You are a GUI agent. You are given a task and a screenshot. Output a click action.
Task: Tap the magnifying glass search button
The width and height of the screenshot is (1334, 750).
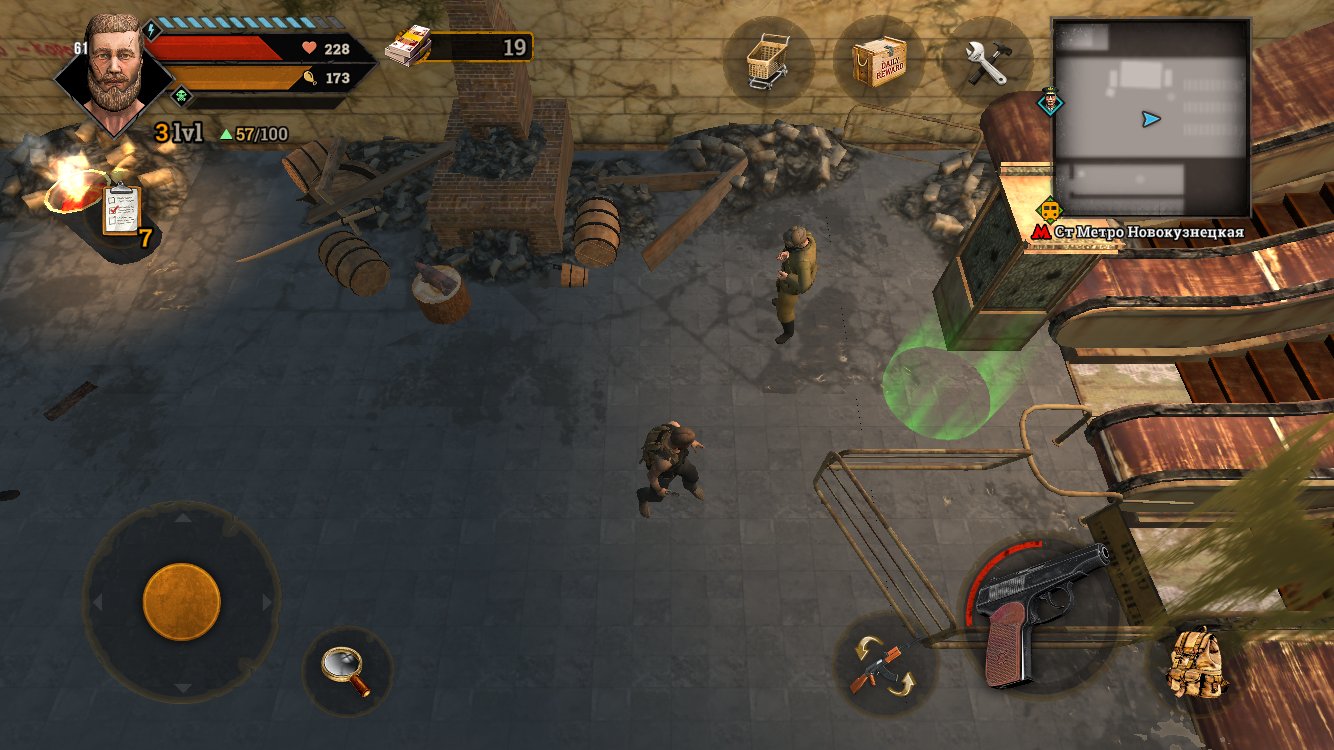346,671
